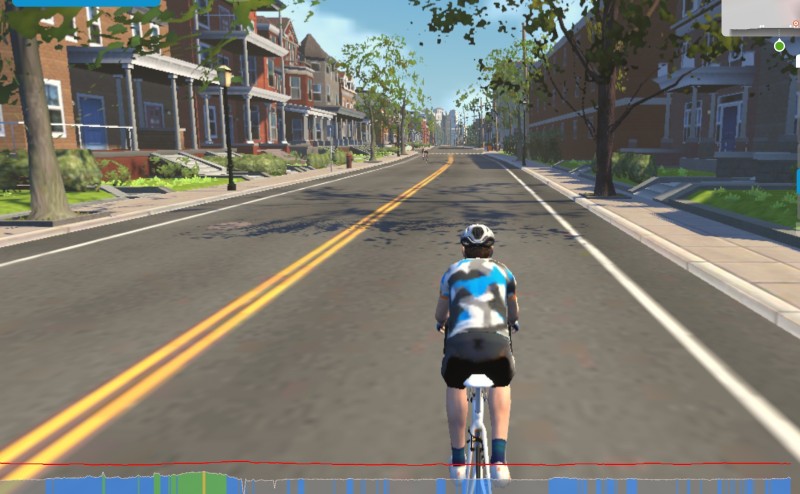This screenshot has height=494, width=800.
Task: Select the green rider marker below the minimap
Action: [779, 45]
